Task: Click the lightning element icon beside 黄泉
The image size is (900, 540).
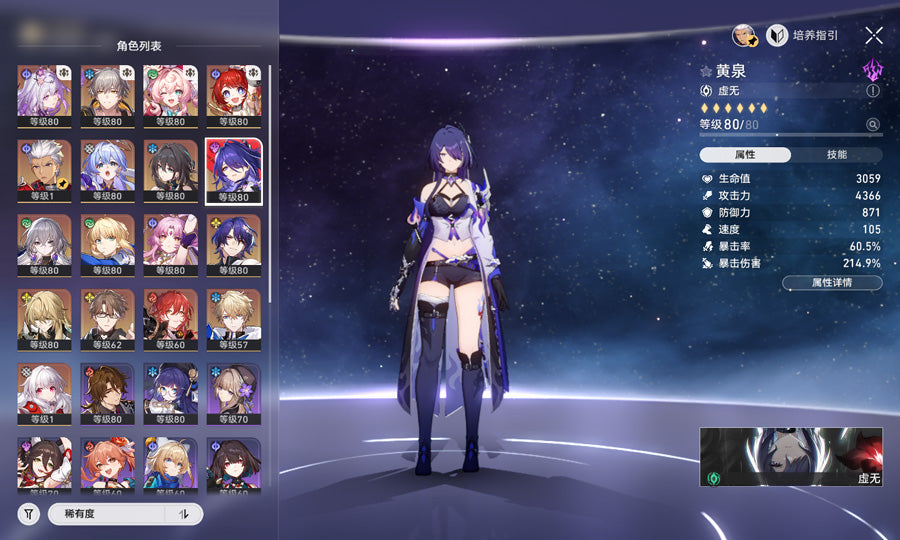Action: click(x=873, y=70)
